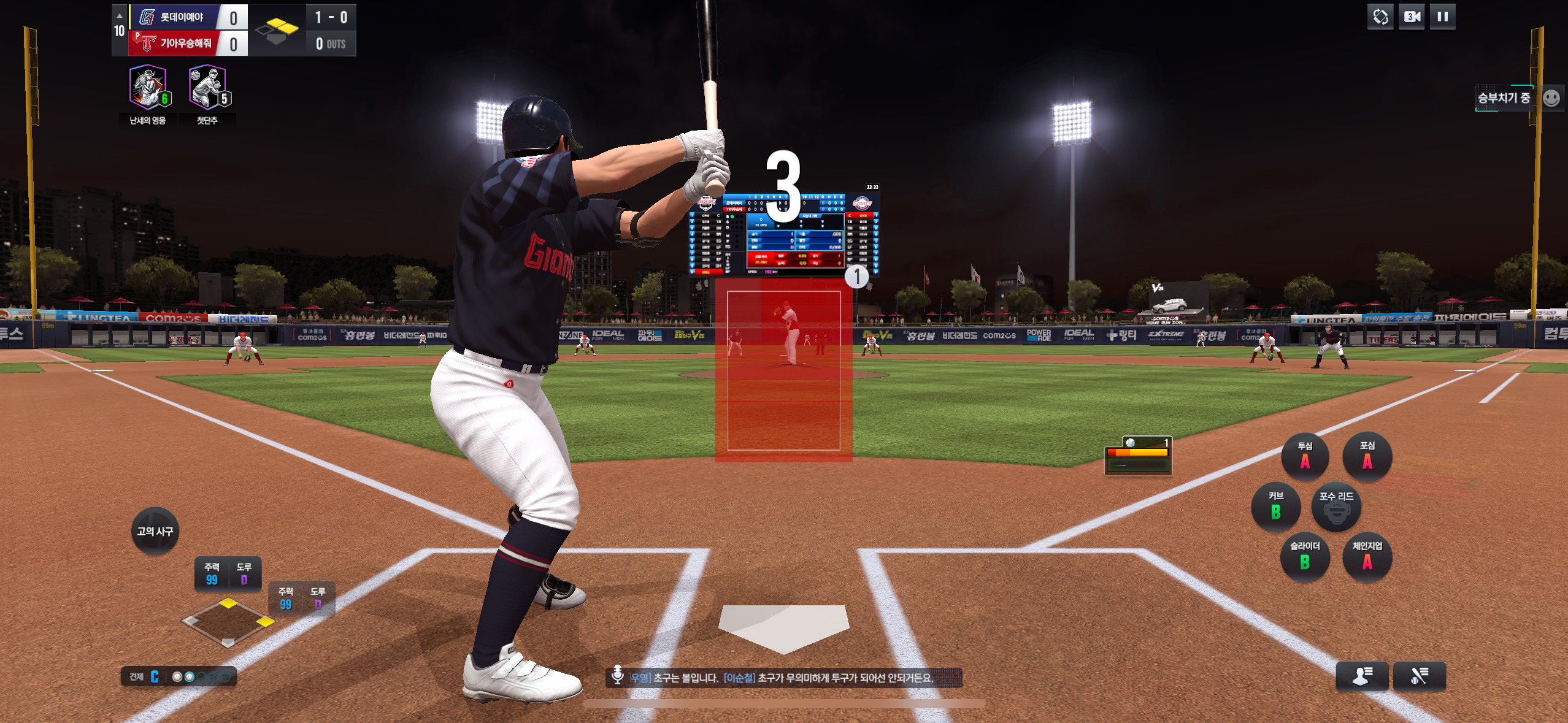Click the 견제 pickoff panel
Screen dimensions: 1568x723
click(x=179, y=676)
